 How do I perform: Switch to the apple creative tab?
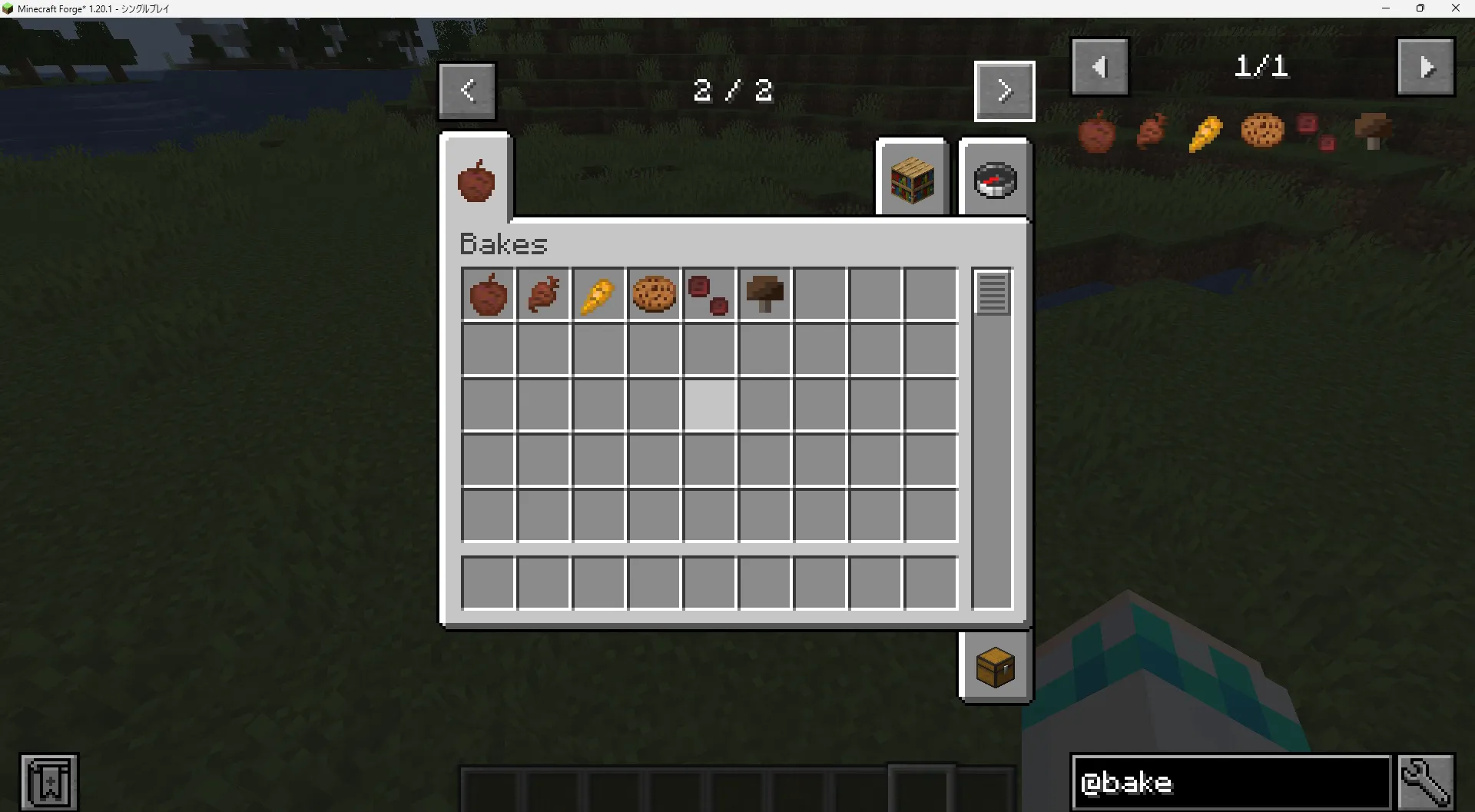pos(476,177)
